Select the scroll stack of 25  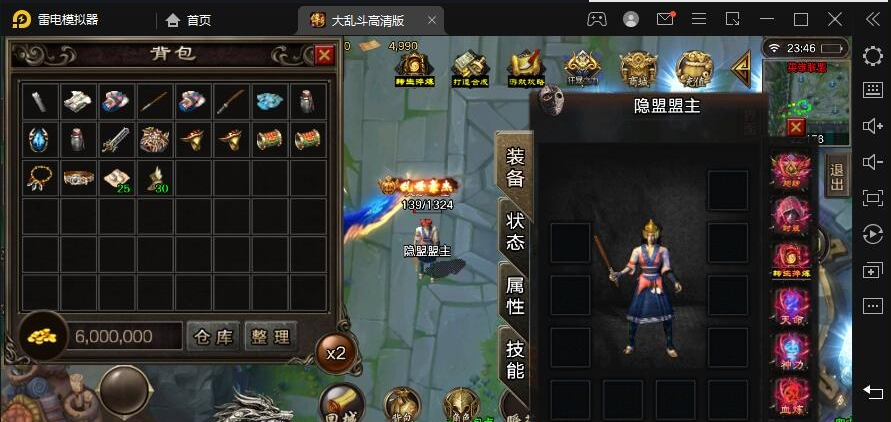115,178
